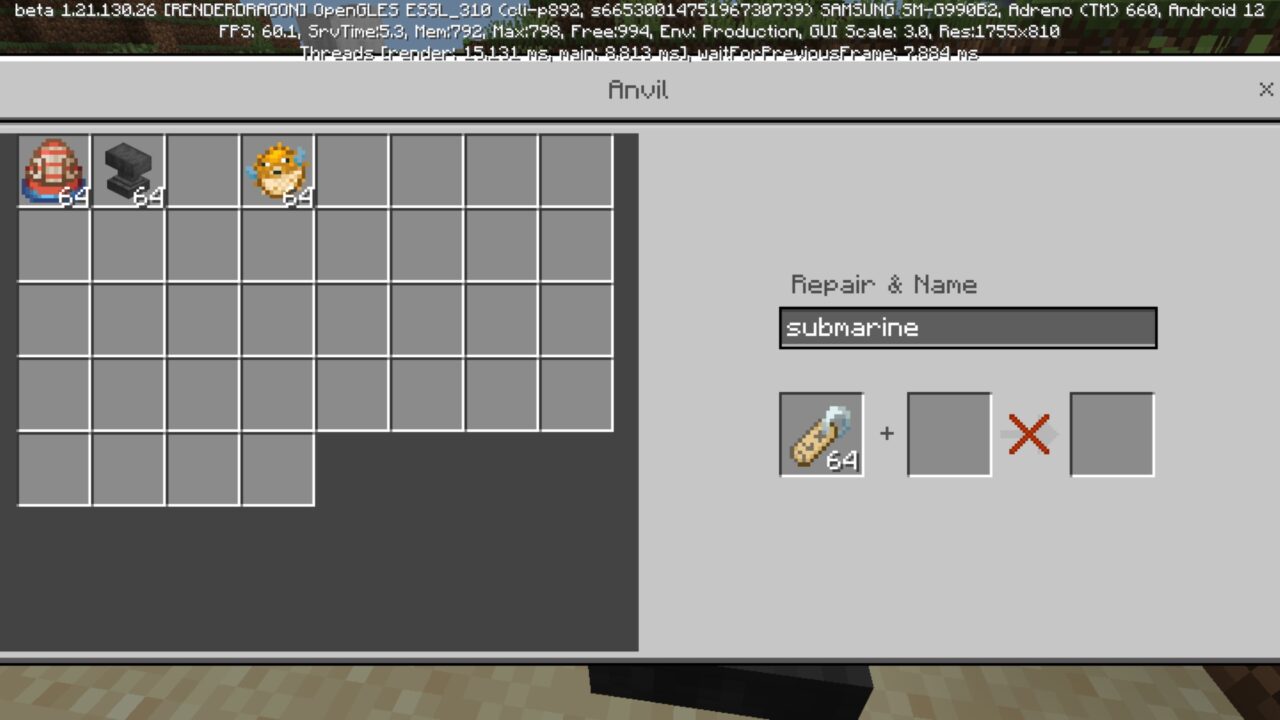Screen dimensions: 1280x720
Task: Select the anvil output result slot
Action: coord(1111,433)
